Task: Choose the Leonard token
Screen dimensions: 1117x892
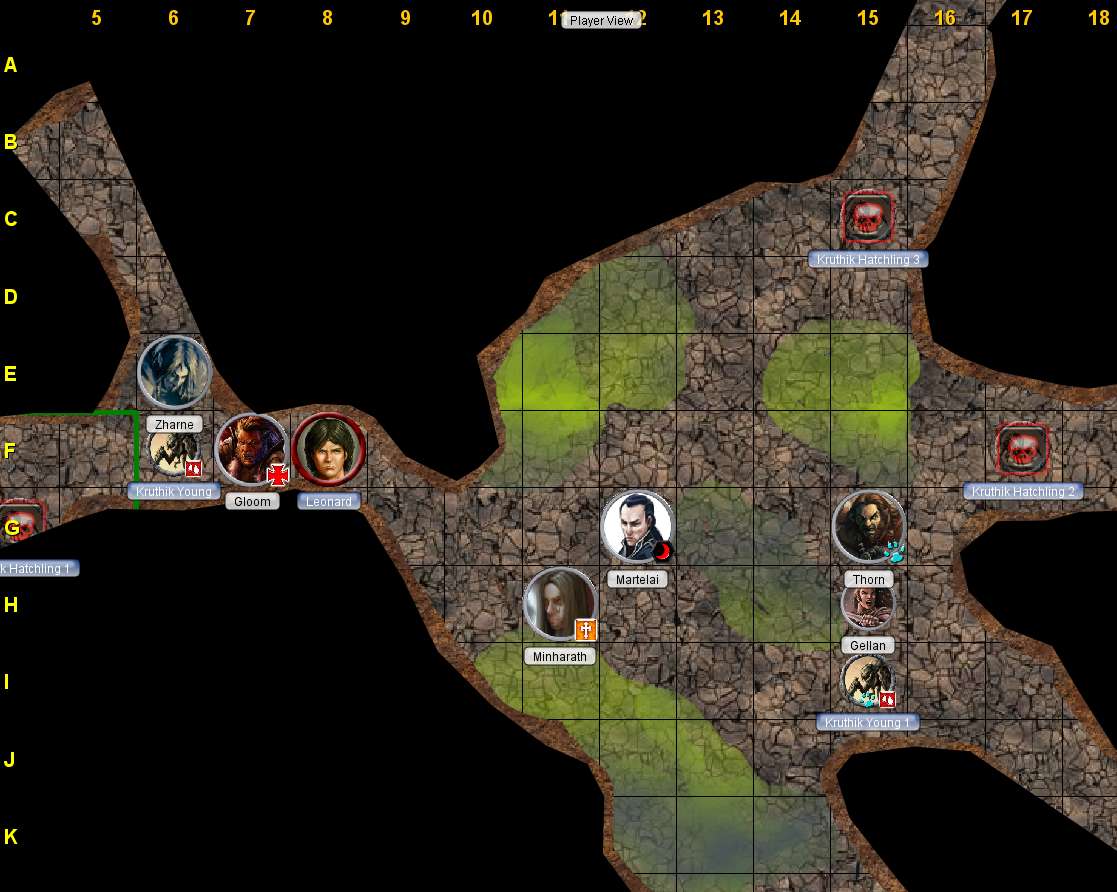Action: pyautogui.click(x=329, y=449)
